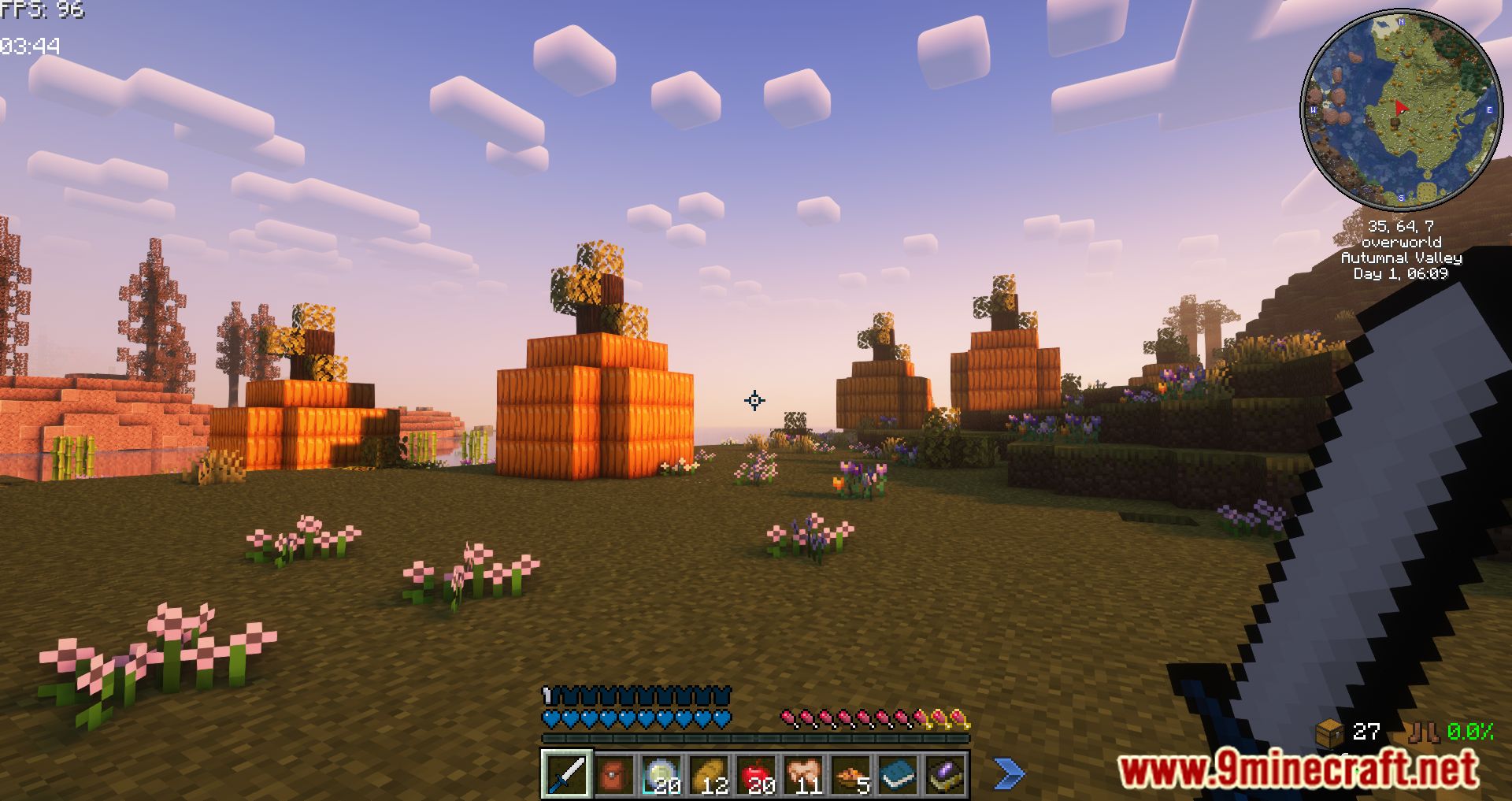Select the blue book hotbar slot
1512x801 pixels.
[898, 774]
